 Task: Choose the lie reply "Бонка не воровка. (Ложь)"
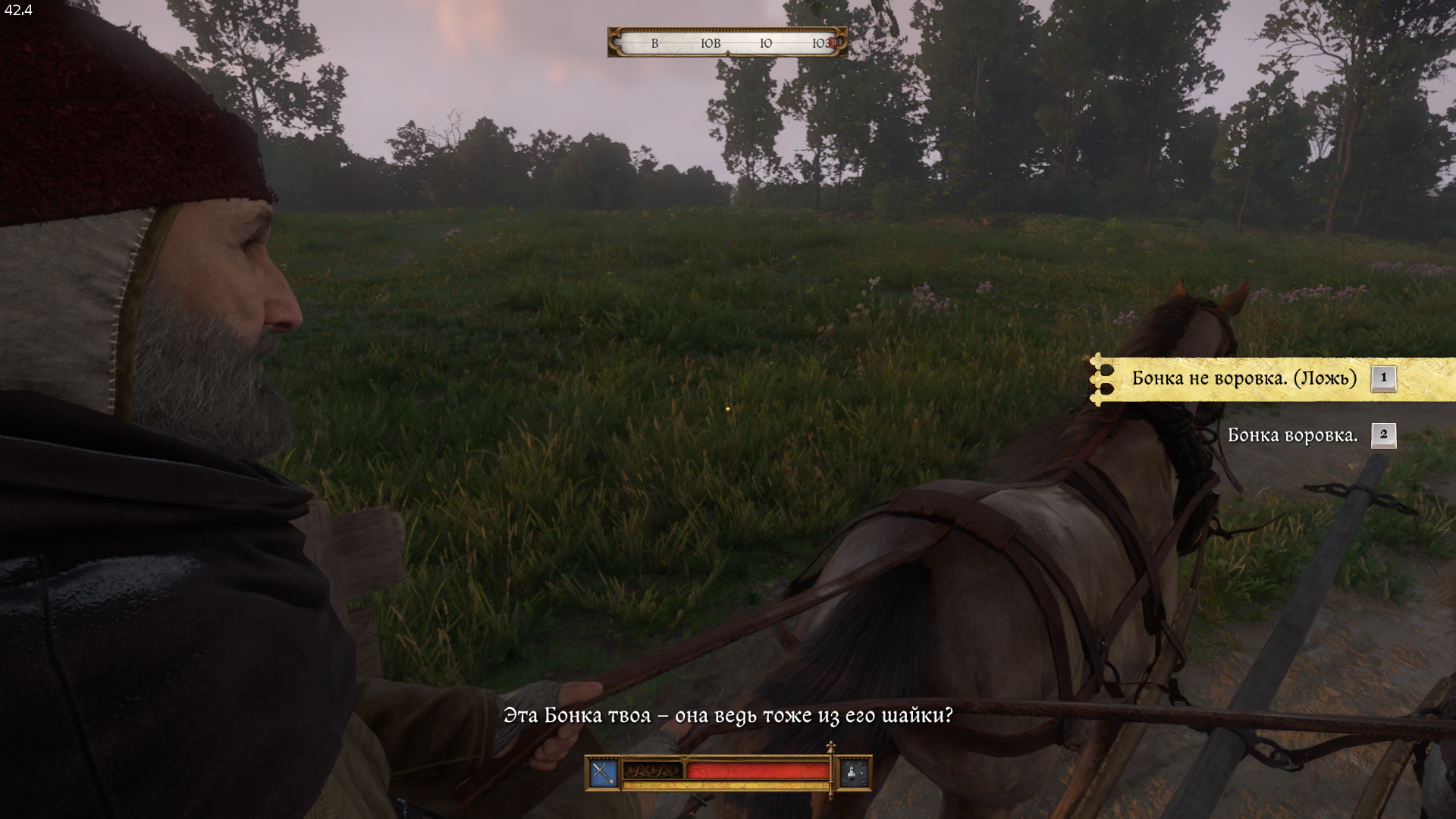tap(1244, 378)
